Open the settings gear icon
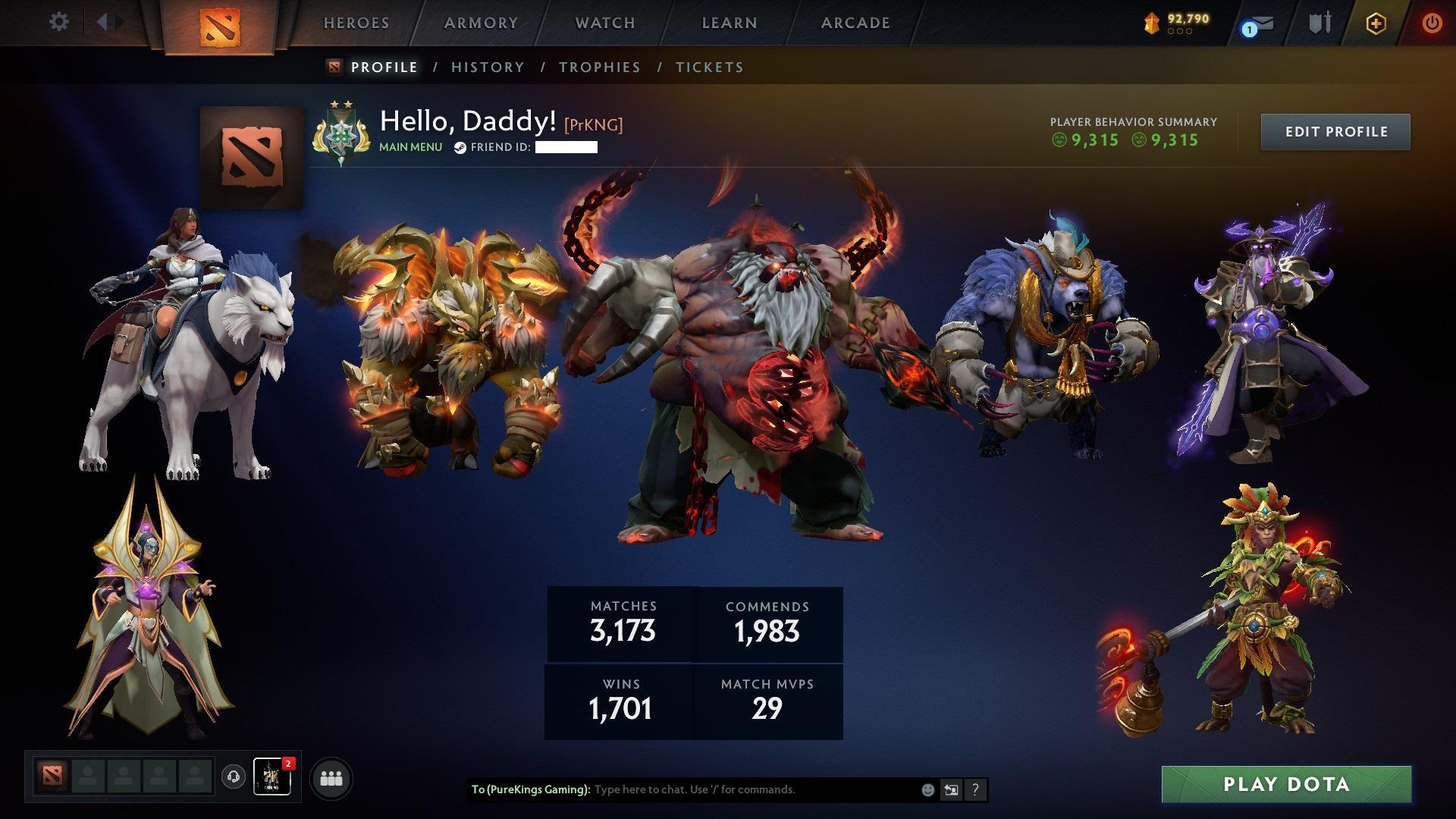The width and height of the screenshot is (1456, 819). (58, 22)
